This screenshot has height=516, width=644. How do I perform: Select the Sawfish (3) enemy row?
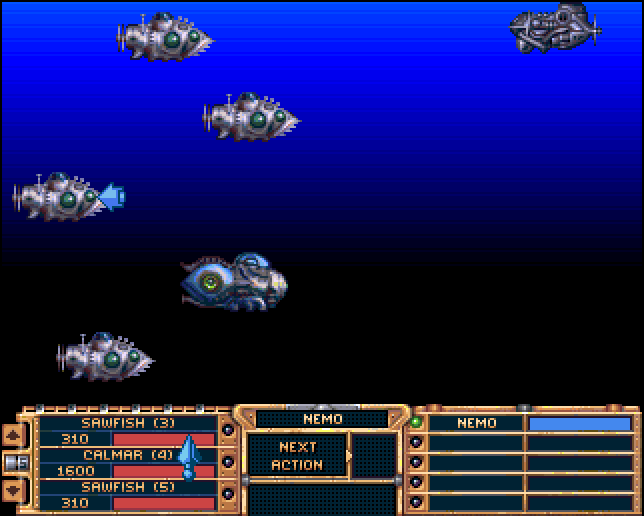(x=127, y=423)
